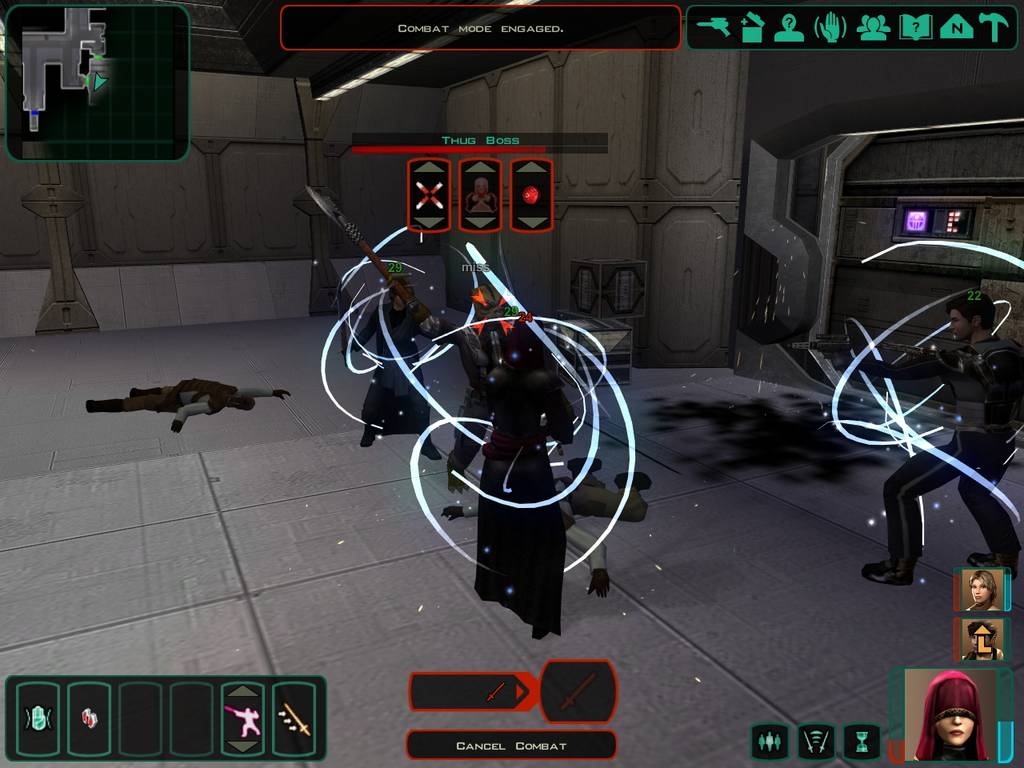Open the party messages group icon
Viewport: 1024px width, 768px height.
coord(873,28)
